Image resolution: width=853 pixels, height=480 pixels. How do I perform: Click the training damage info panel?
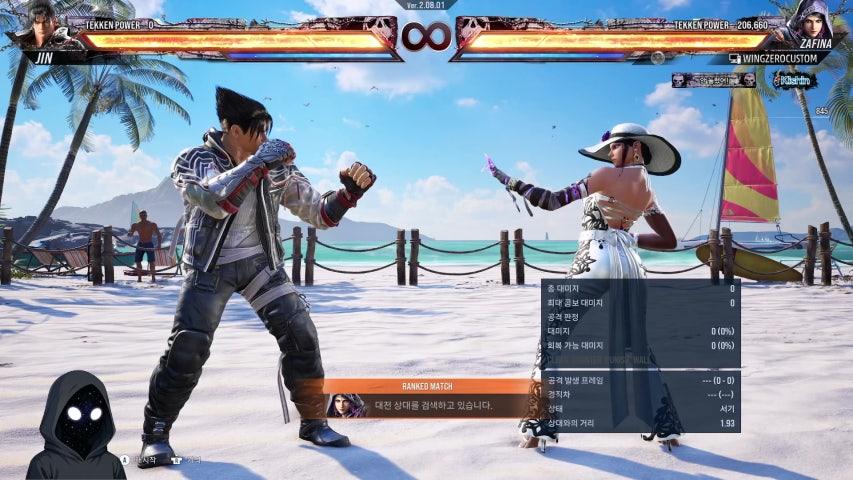tap(640, 355)
